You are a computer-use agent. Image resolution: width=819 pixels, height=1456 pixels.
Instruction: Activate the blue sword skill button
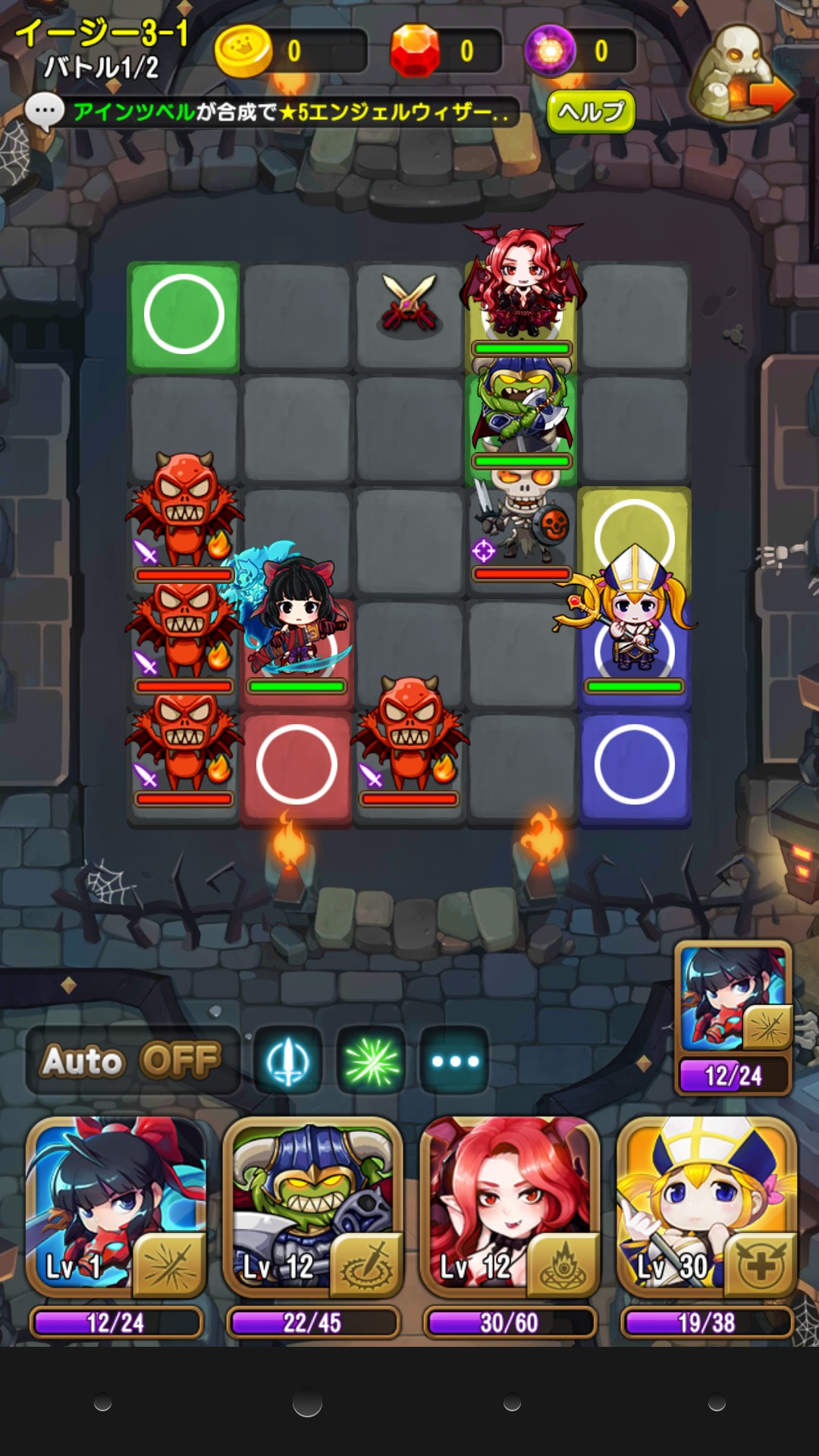coord(288,1060)
